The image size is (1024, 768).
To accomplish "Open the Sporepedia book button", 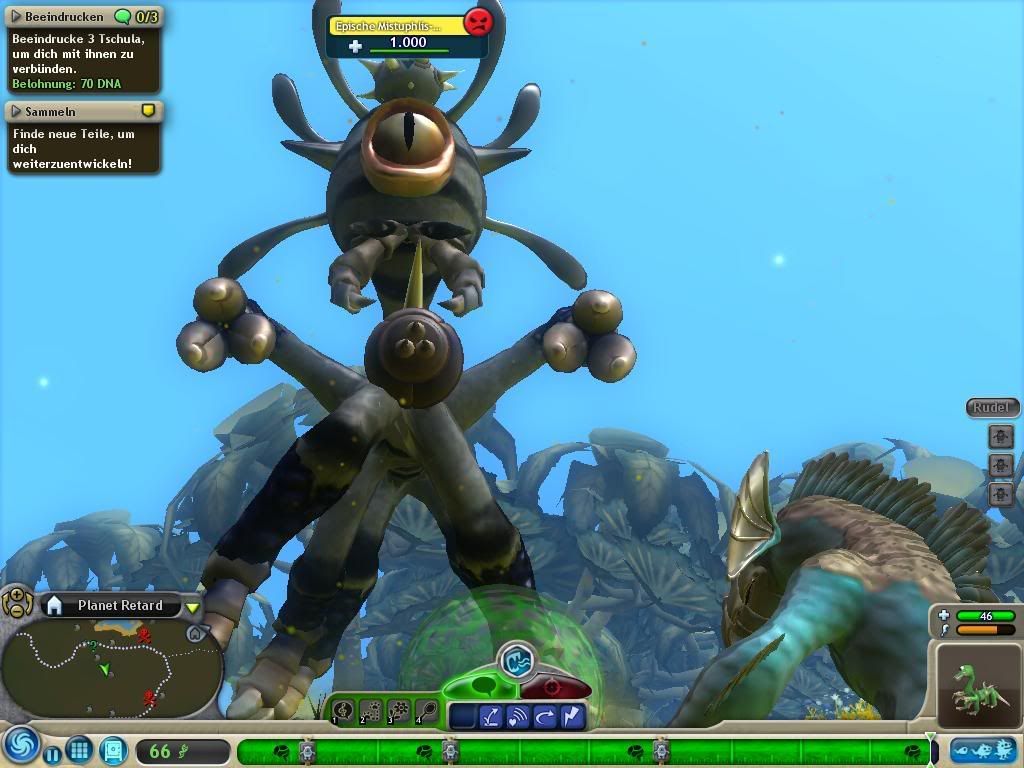I will click(113, 749).
